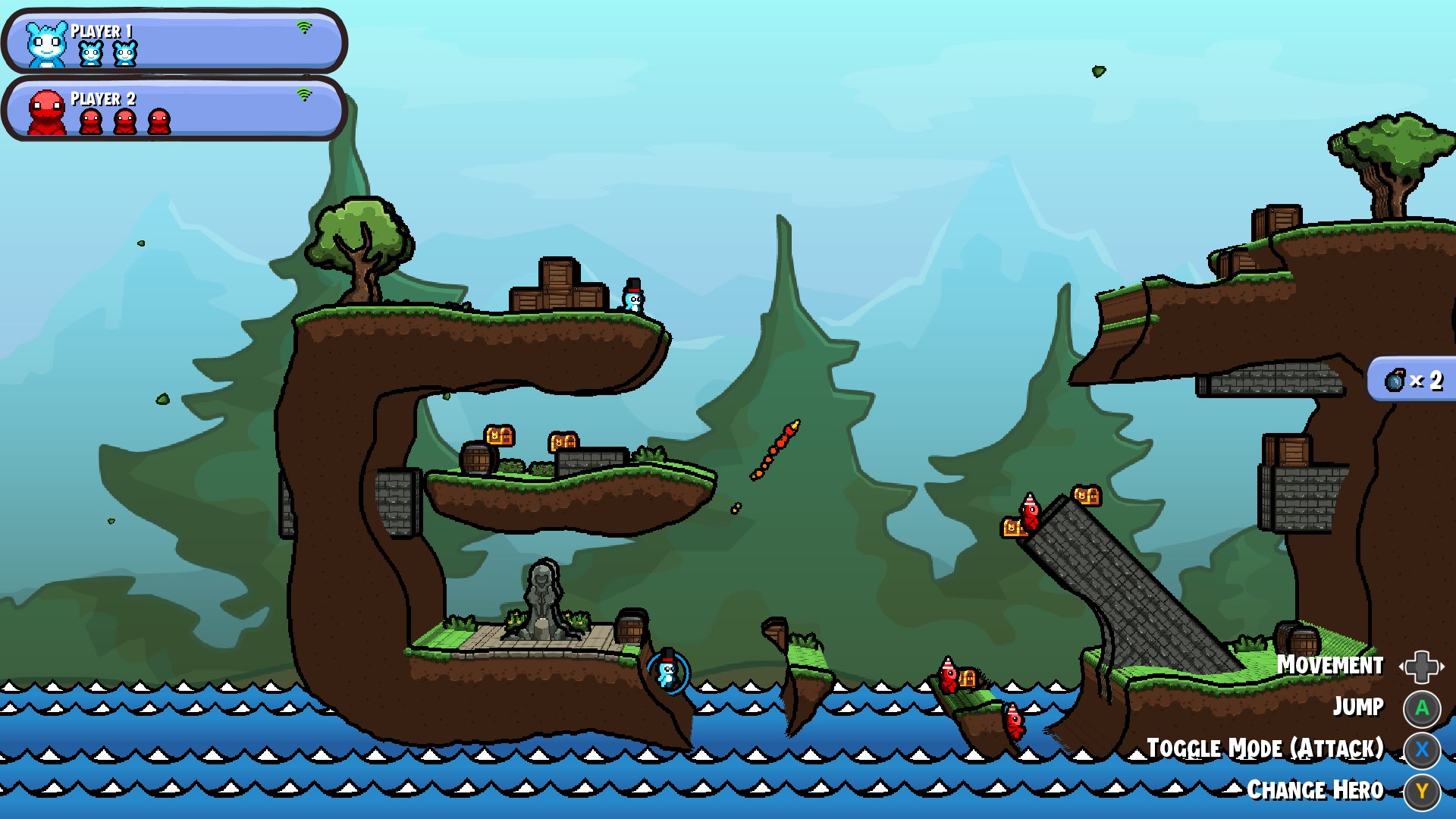Click the D-pad icon beside Movement
Screen dimensions: 1456x819
point(1423,667)
